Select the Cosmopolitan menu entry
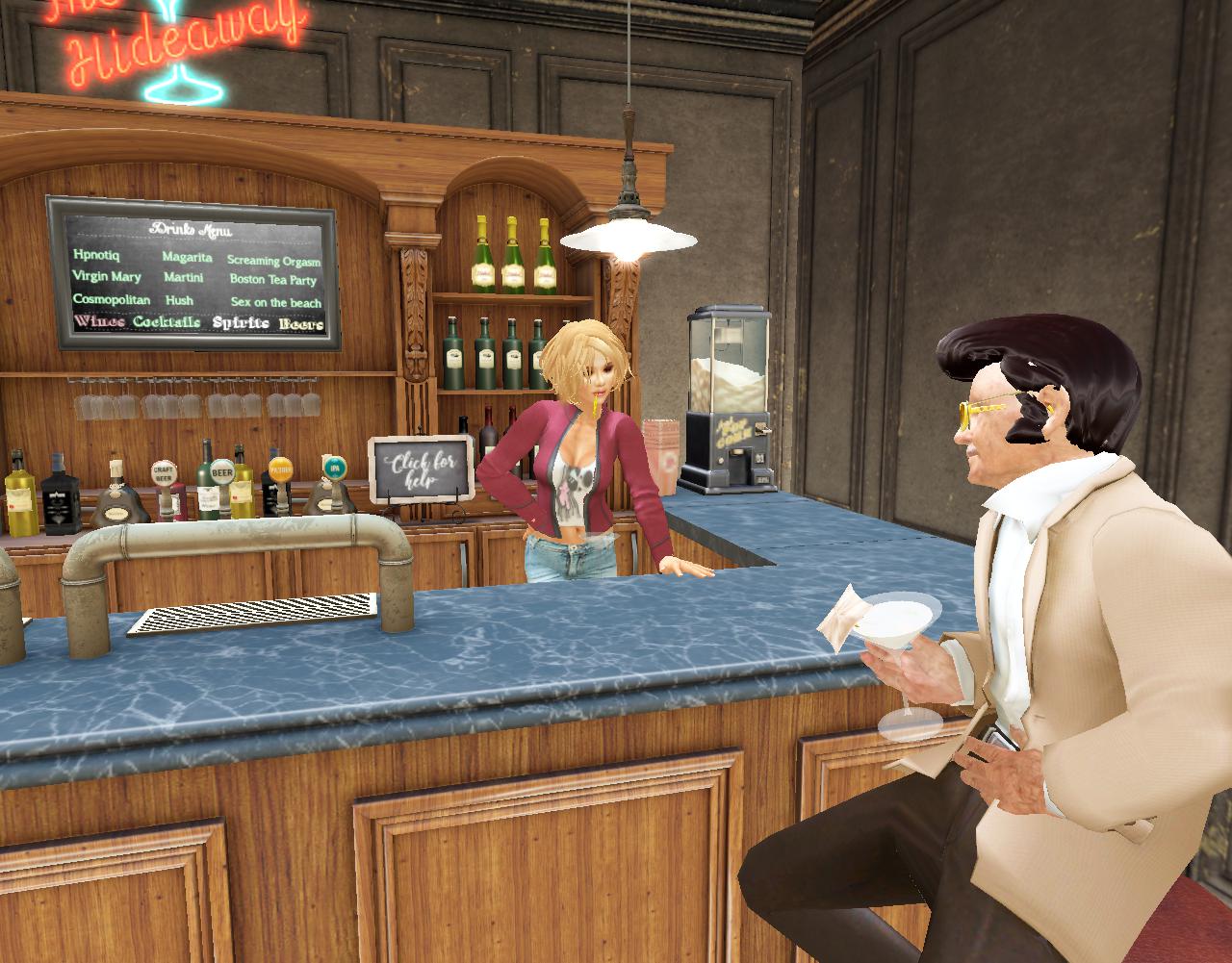 111,299
